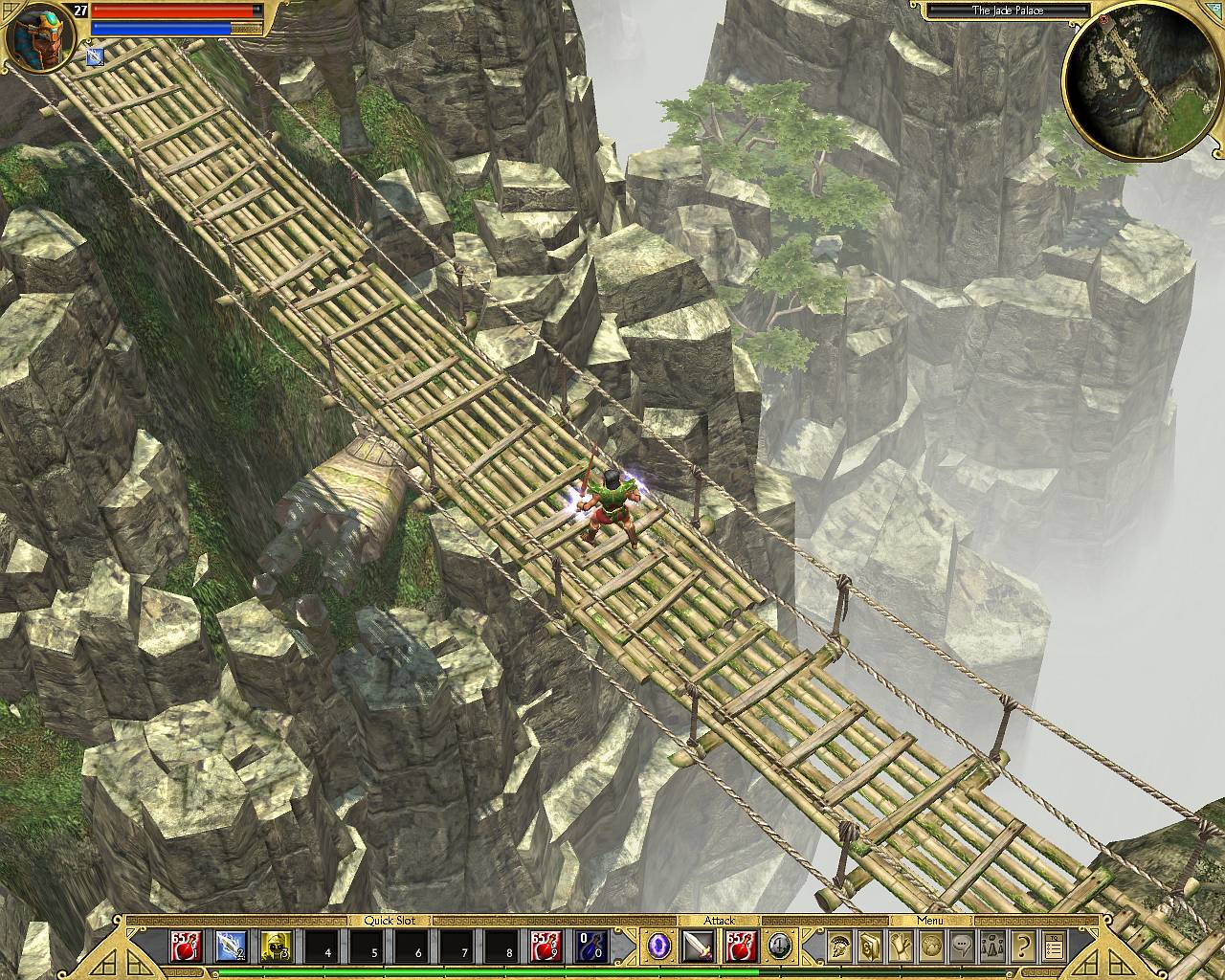Viewport: 1225px width, 980px height.
Task: Open the scroll icon in the Menu bar
Action: 901,946
